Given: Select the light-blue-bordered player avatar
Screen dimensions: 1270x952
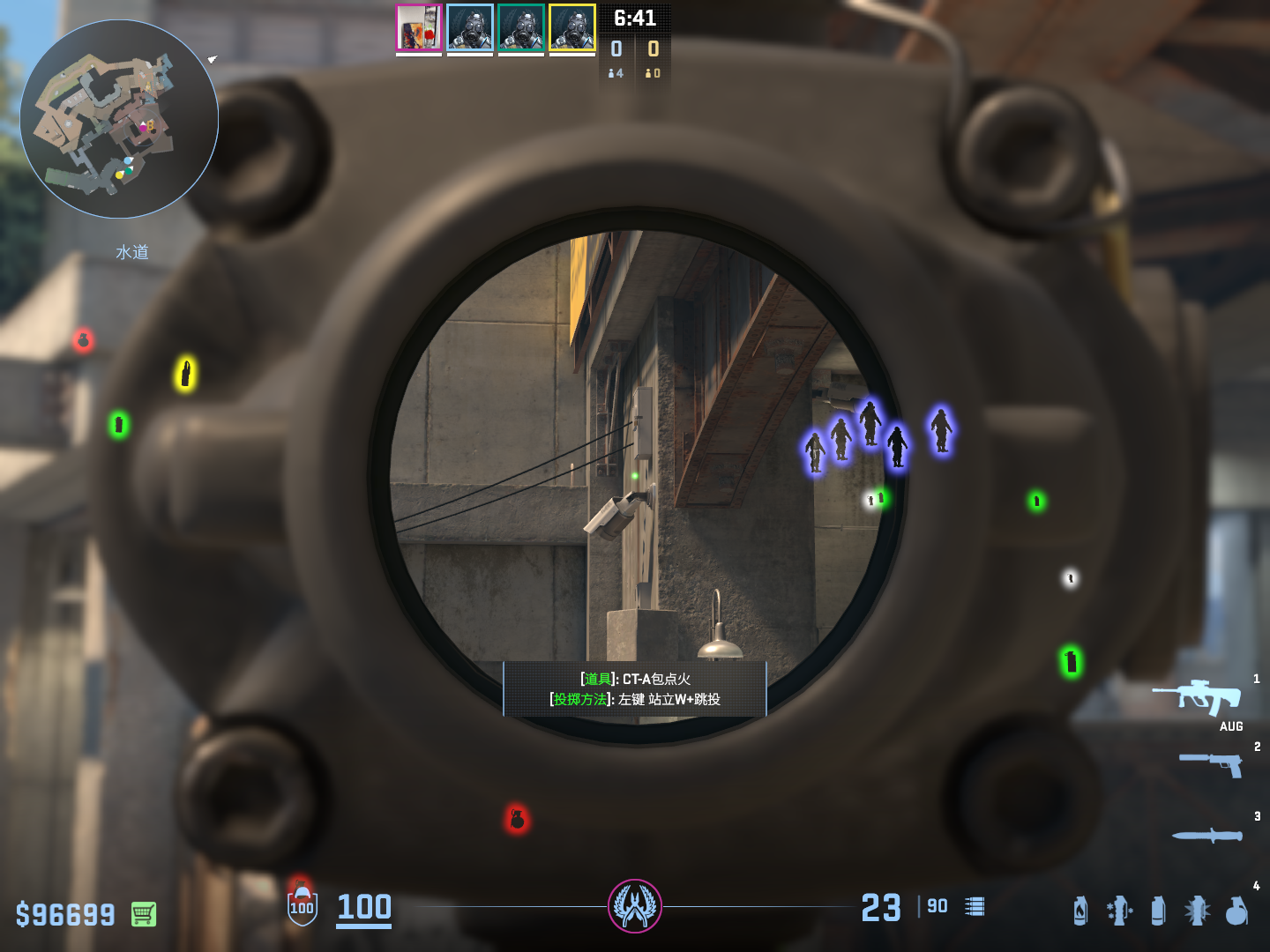Looking at the screenshot, I should 470,27.
